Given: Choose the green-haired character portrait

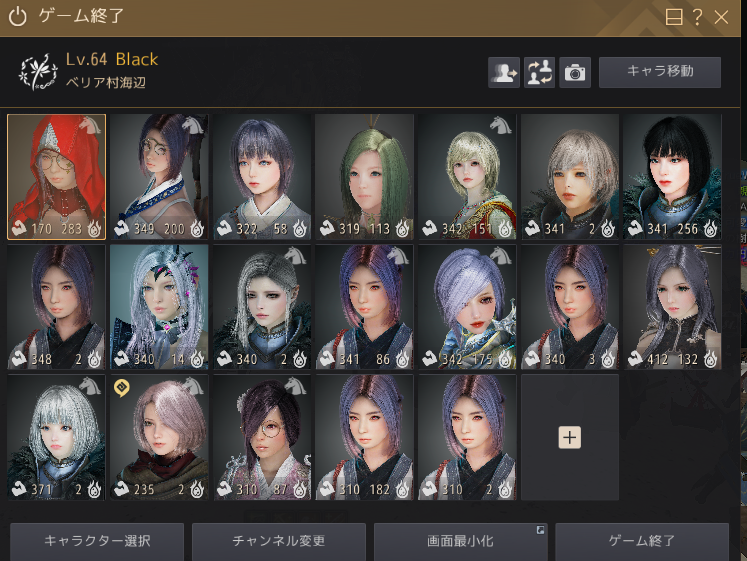Looking at the screenshot, I should tap(364, 177).
